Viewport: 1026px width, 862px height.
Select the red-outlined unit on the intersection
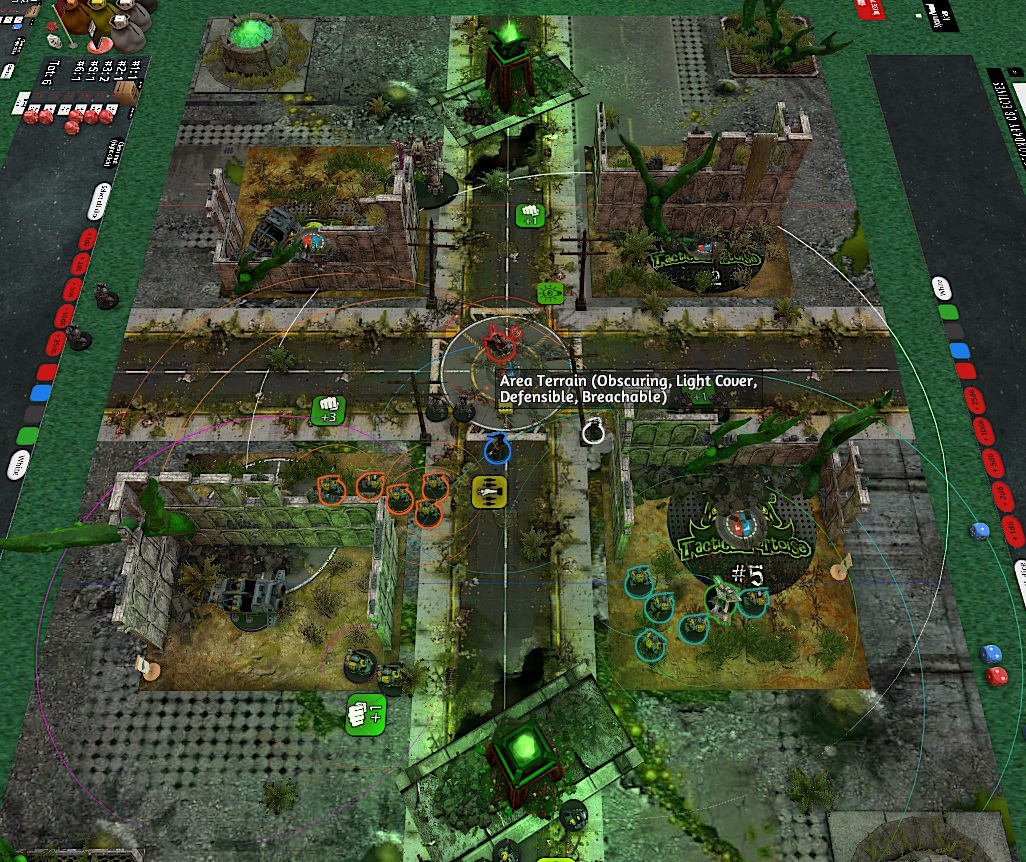(497, 342)
